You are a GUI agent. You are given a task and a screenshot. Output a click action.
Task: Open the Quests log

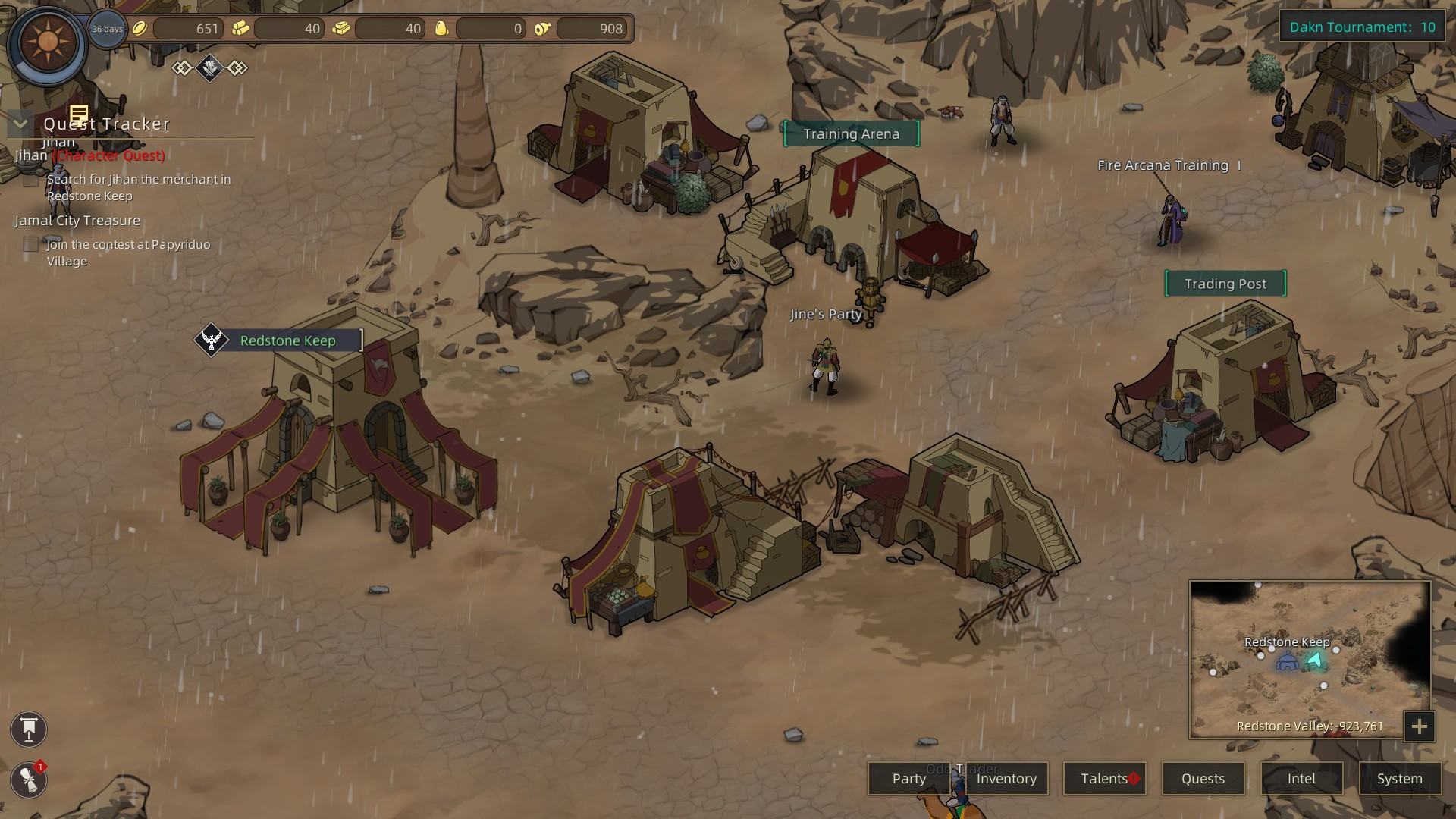(x=1203, y=779)
